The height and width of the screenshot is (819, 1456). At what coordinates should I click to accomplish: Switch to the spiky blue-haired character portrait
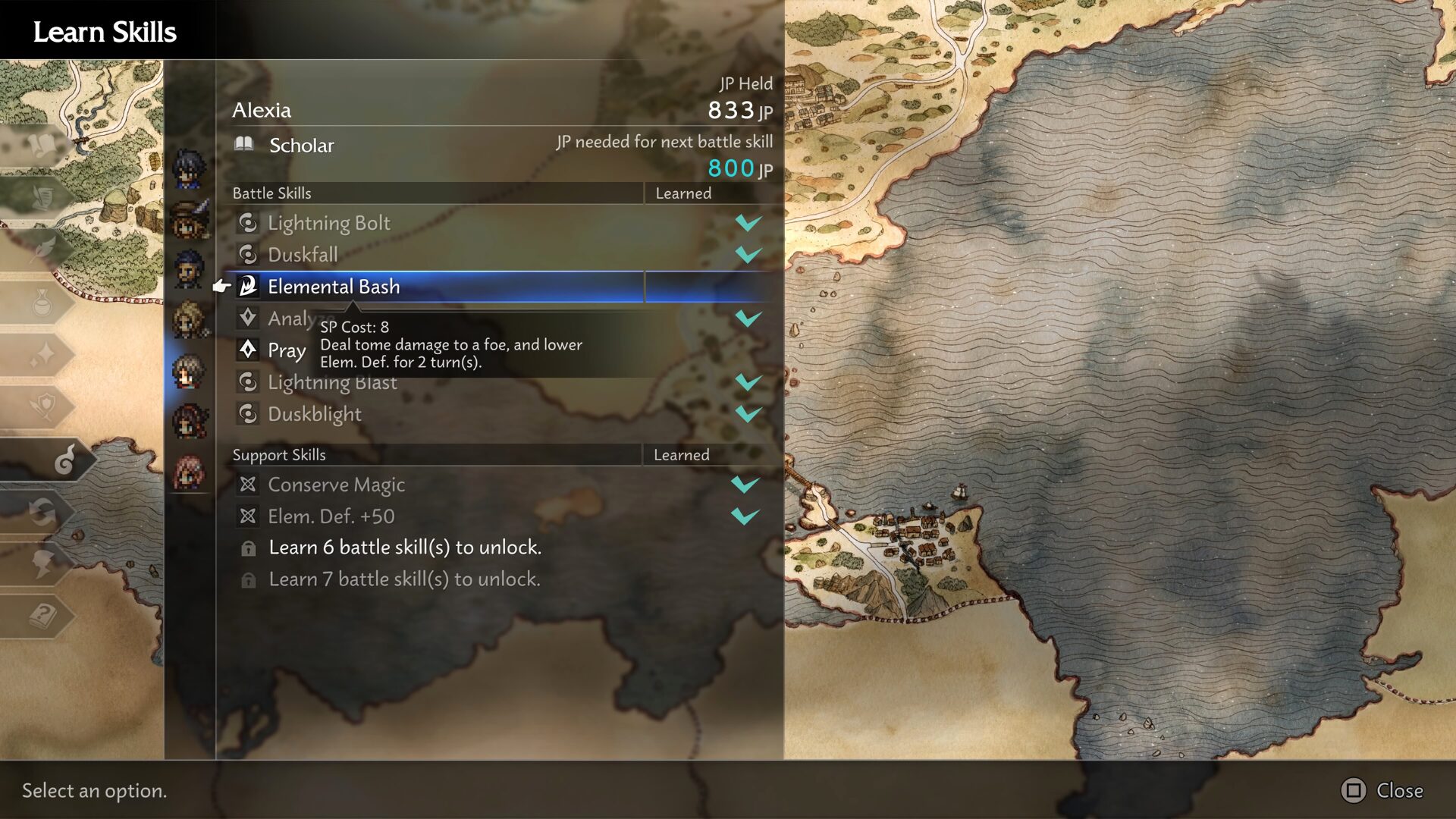pyautogui.click(x=188, y=168)
